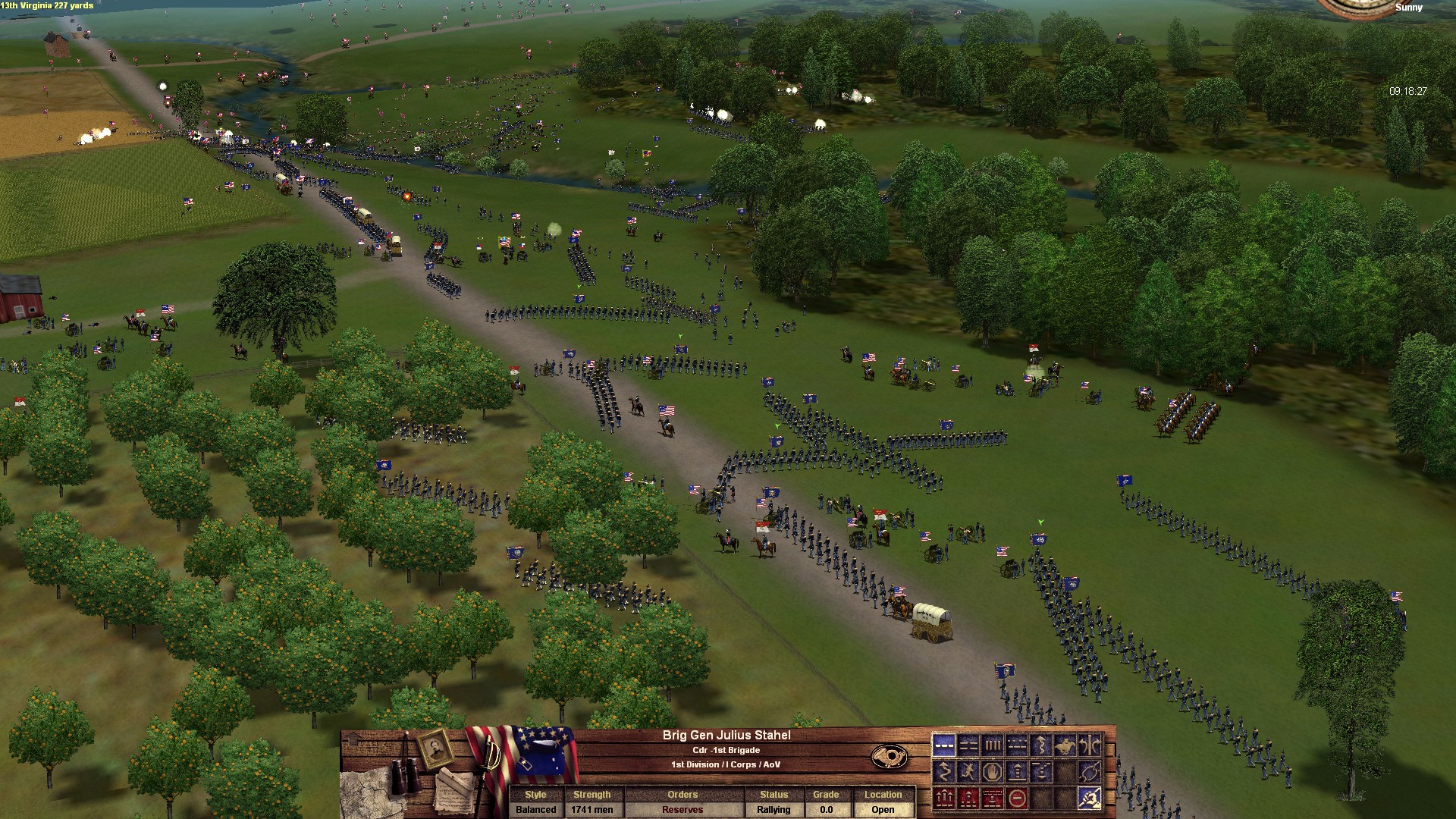The width and height of the screenshot is (1456, 819).
Task: Order the brigade to halt
Action: click(x=992, y=773)
